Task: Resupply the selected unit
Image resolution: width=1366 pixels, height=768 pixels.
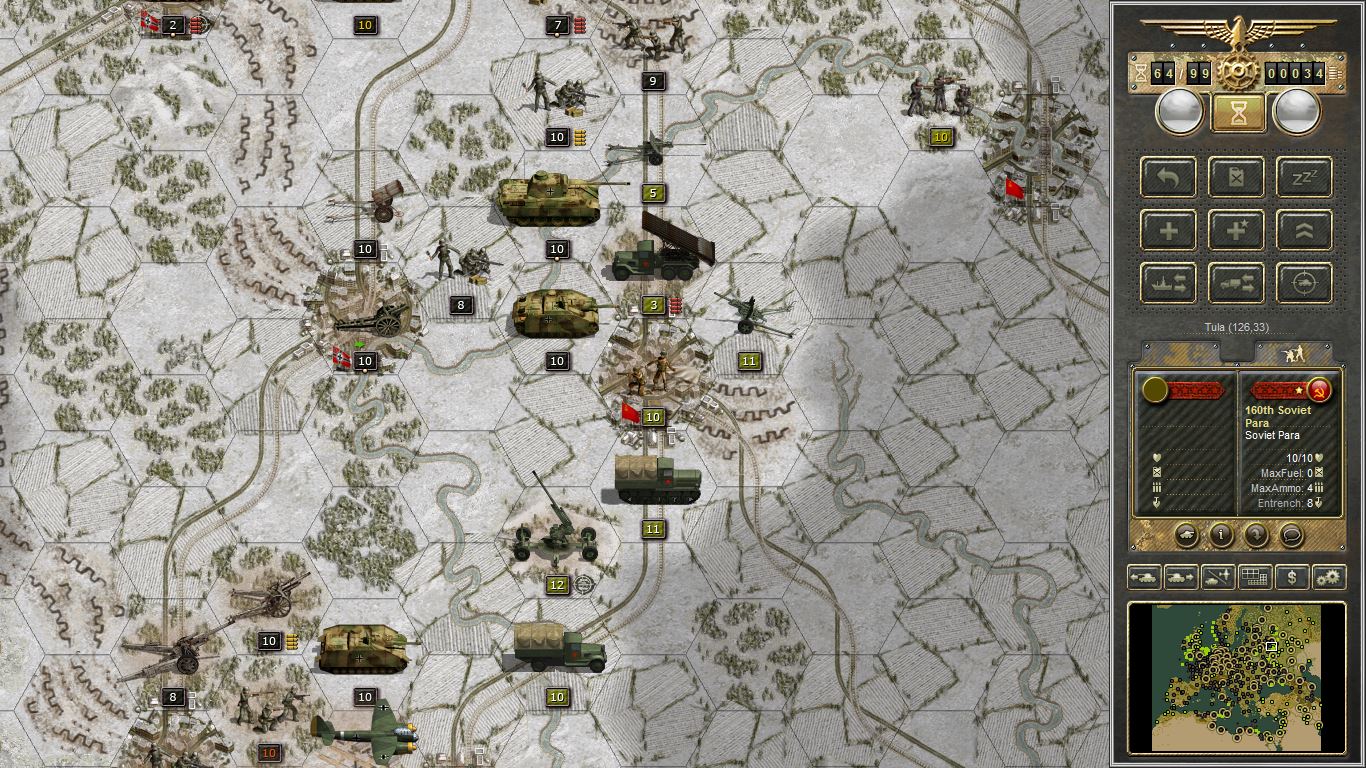Action: 1236,177
